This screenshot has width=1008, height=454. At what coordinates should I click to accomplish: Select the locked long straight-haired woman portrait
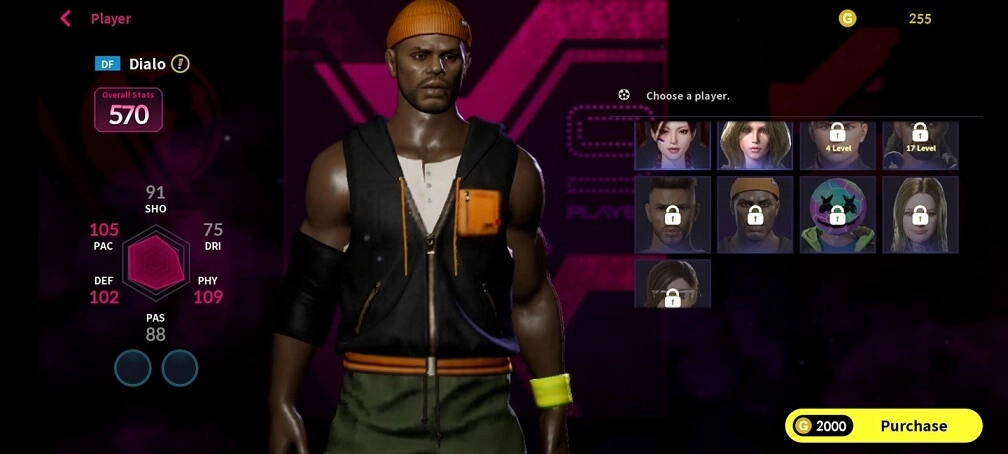point(920,214)
